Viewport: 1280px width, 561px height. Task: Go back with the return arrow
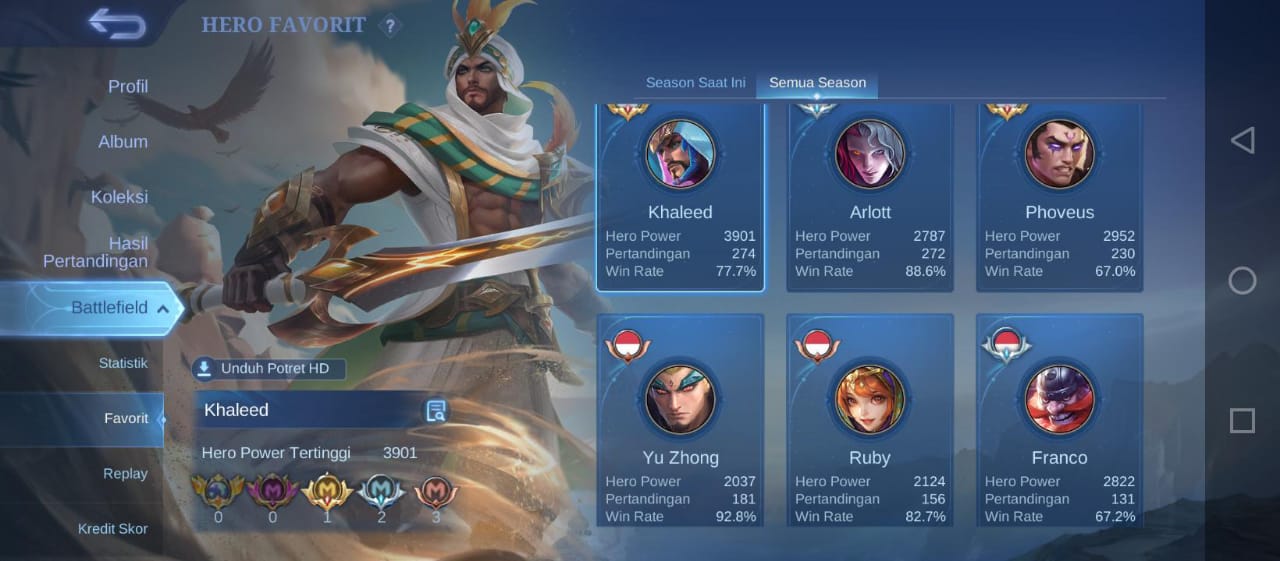(117, 23)
